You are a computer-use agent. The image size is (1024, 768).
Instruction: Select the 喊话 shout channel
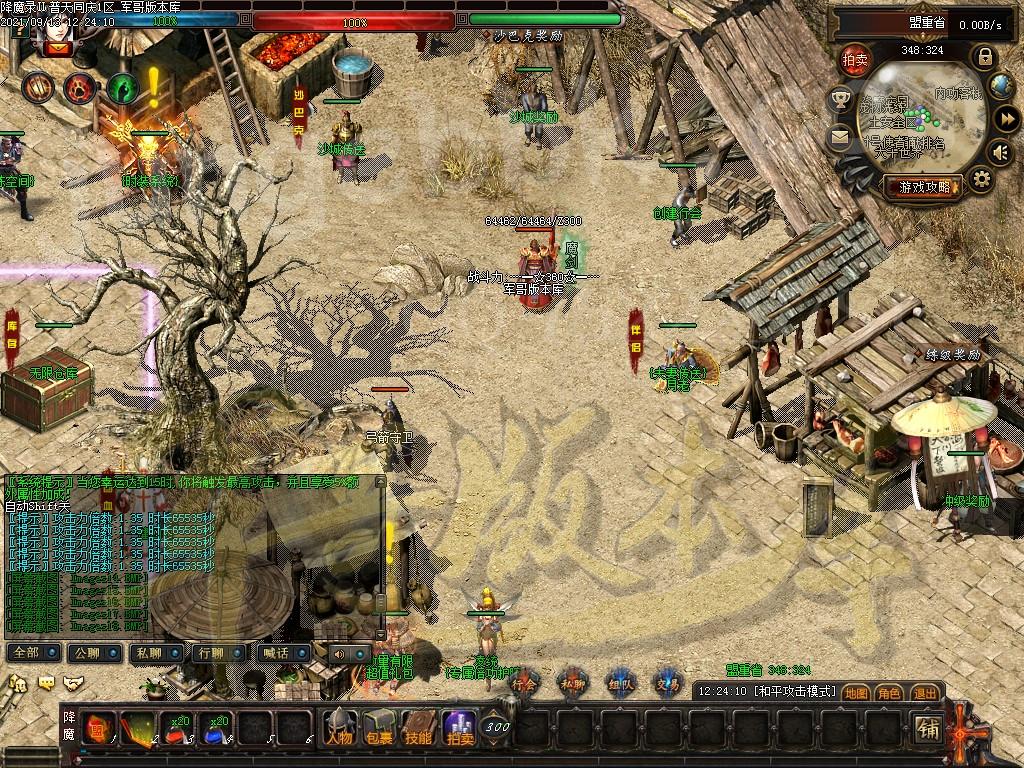(x=279, y=652)
